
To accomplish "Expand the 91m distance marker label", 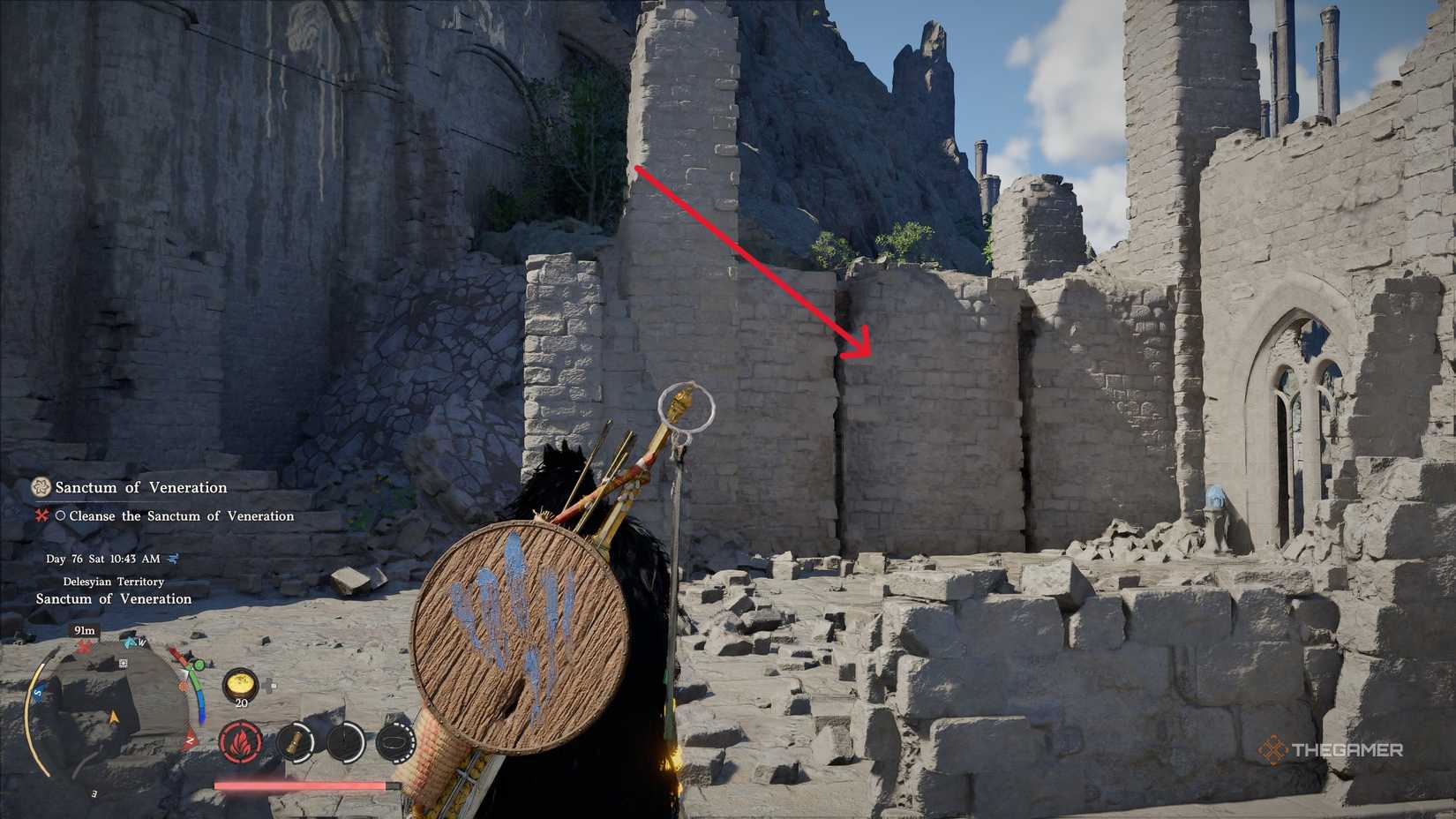I will point(85,631).
